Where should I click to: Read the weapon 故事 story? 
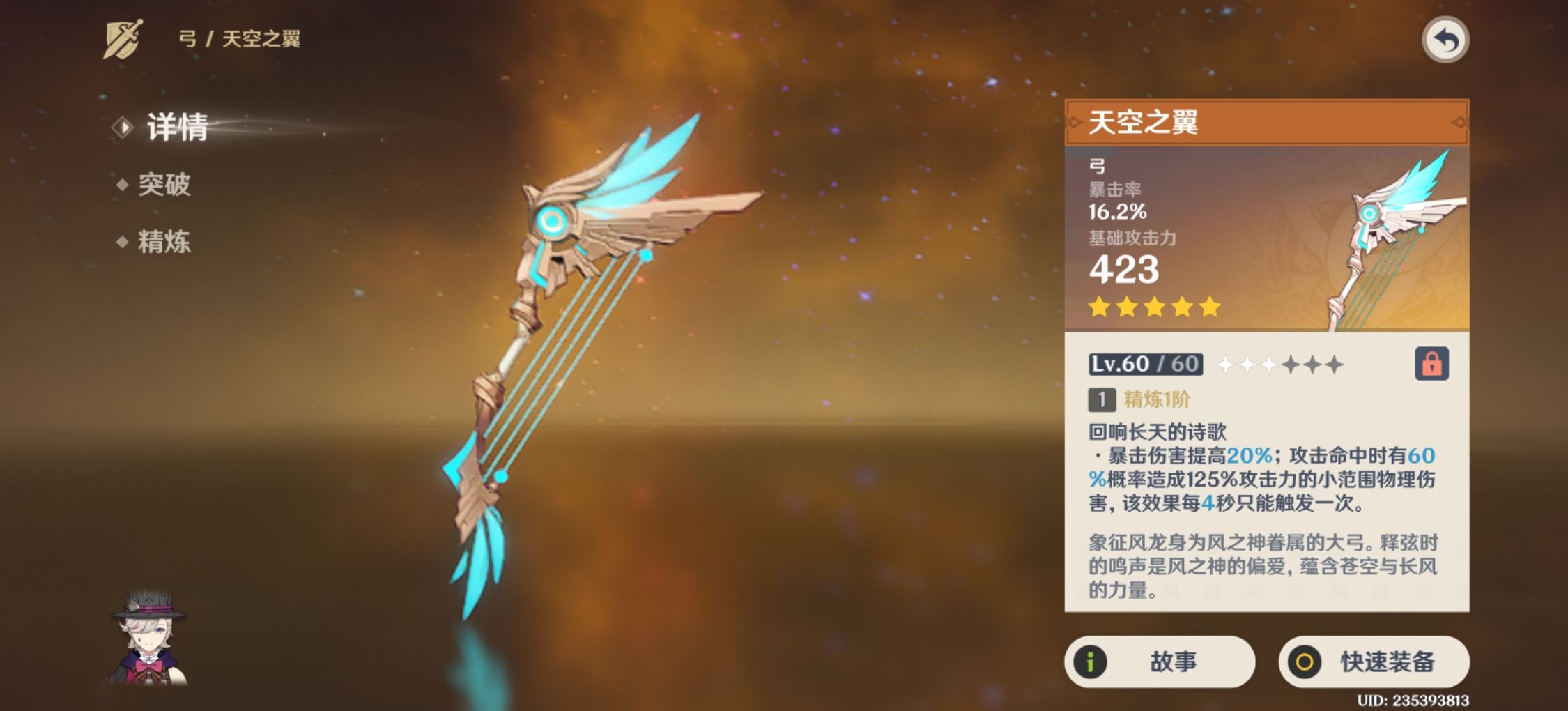click(x=1159, y=662)
